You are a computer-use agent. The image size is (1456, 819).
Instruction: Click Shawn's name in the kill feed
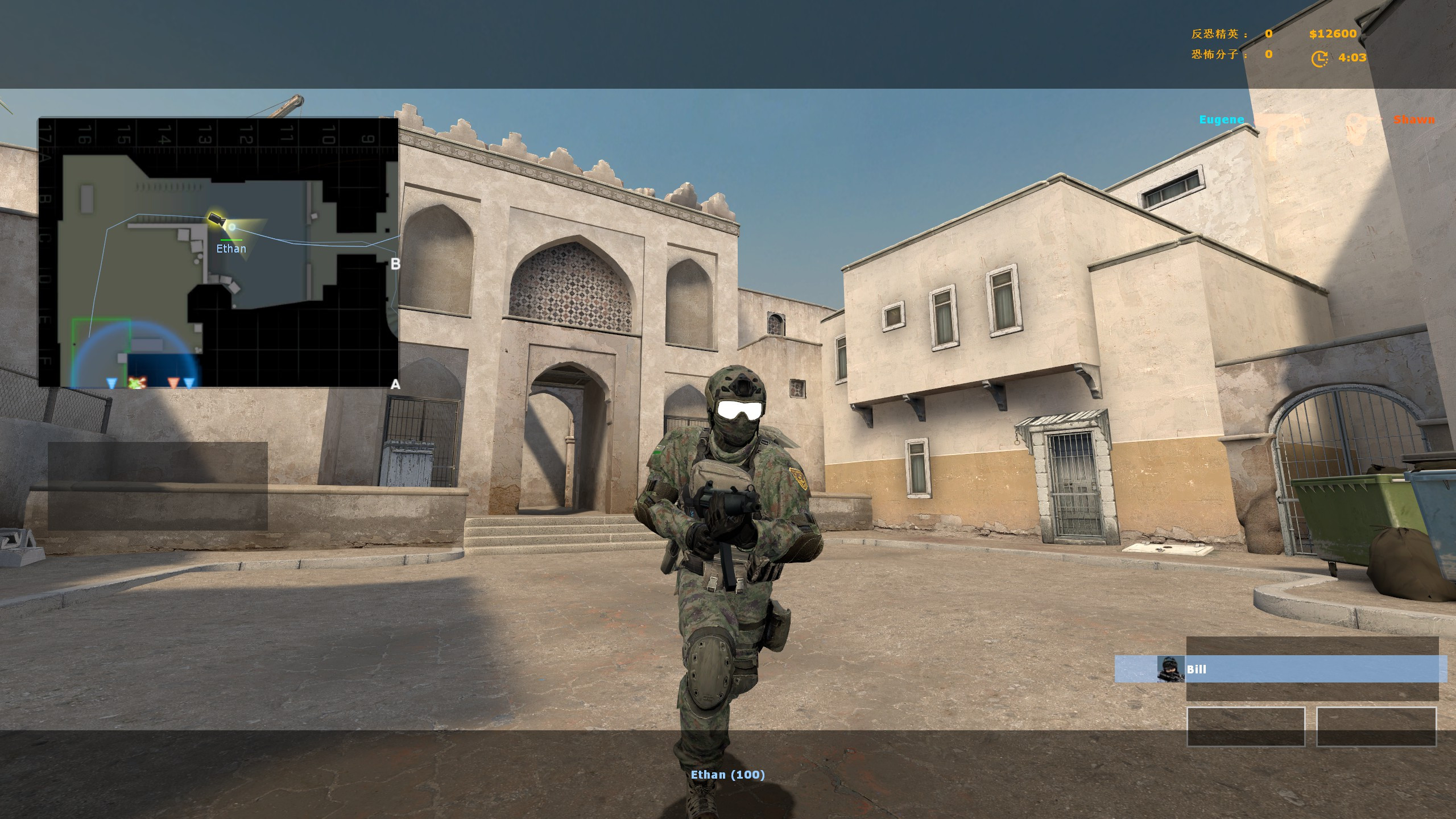(1414, 120)
